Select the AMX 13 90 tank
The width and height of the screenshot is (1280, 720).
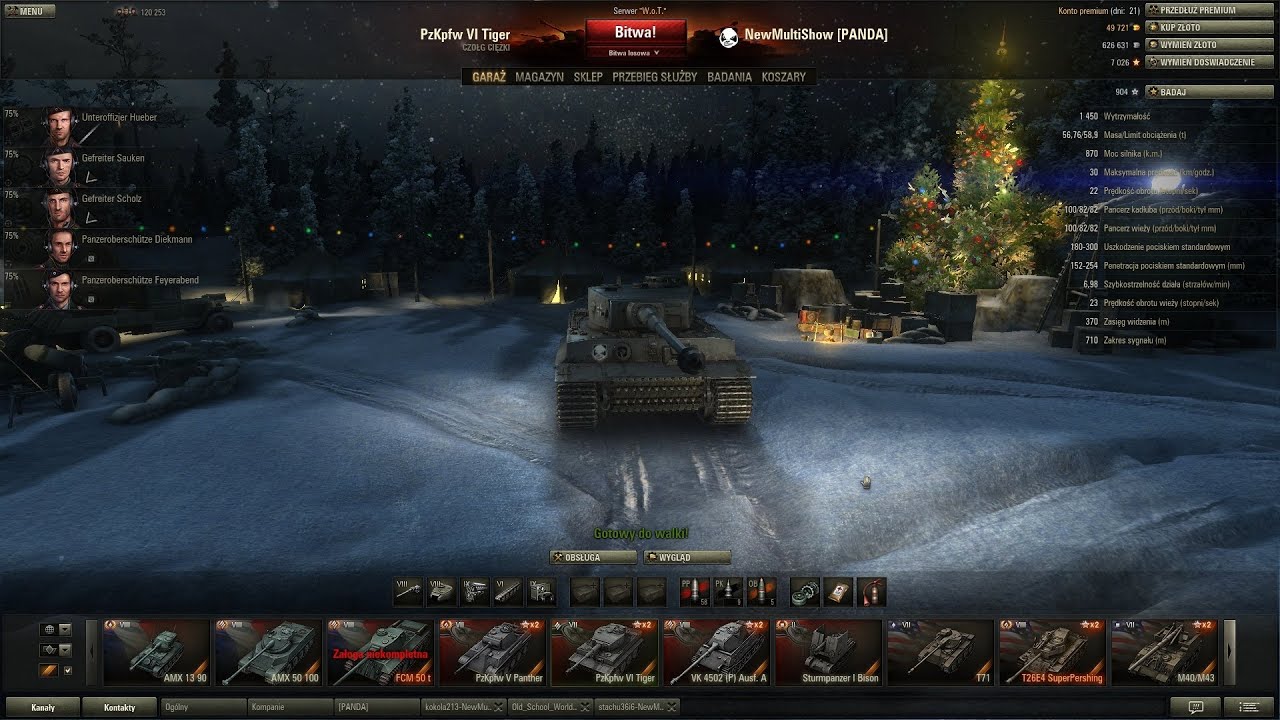point(157,652)
